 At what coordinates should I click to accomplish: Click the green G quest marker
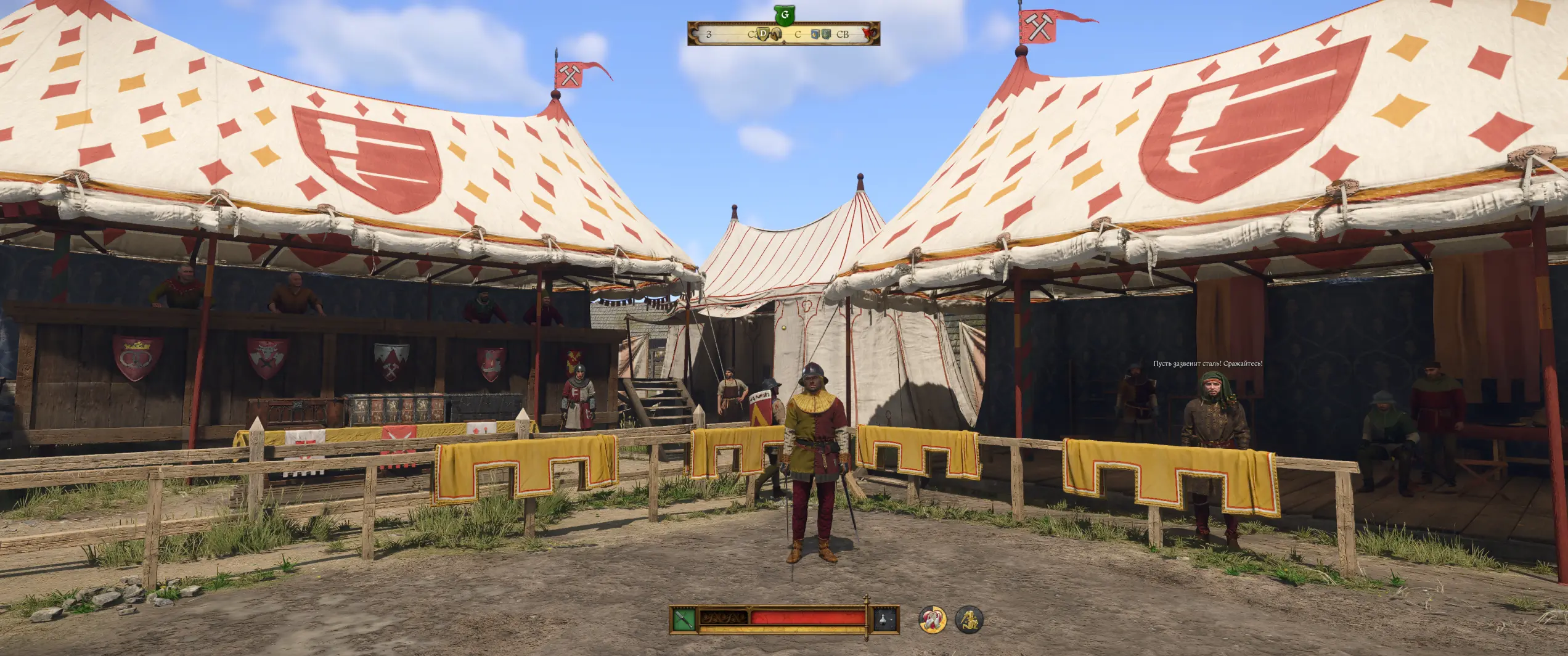point(785,15)
